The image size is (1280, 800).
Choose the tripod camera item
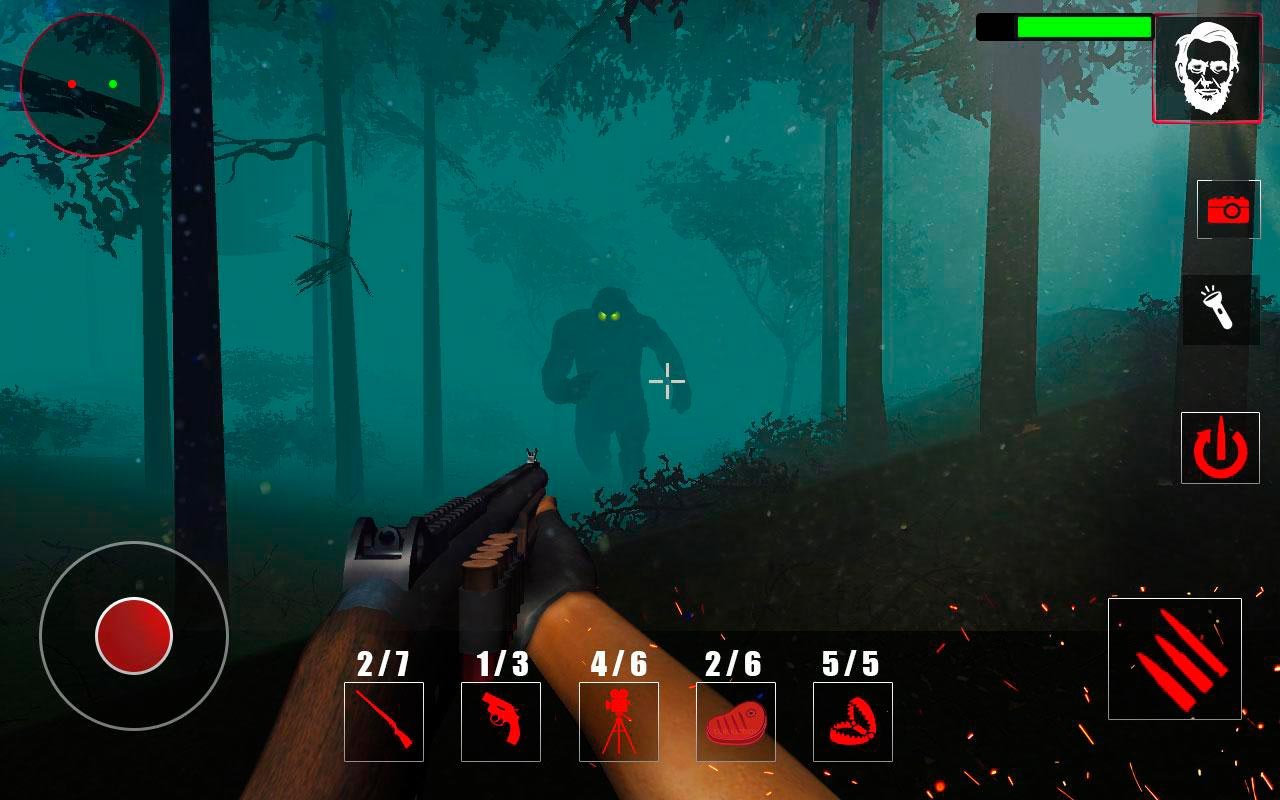point(619,721)
